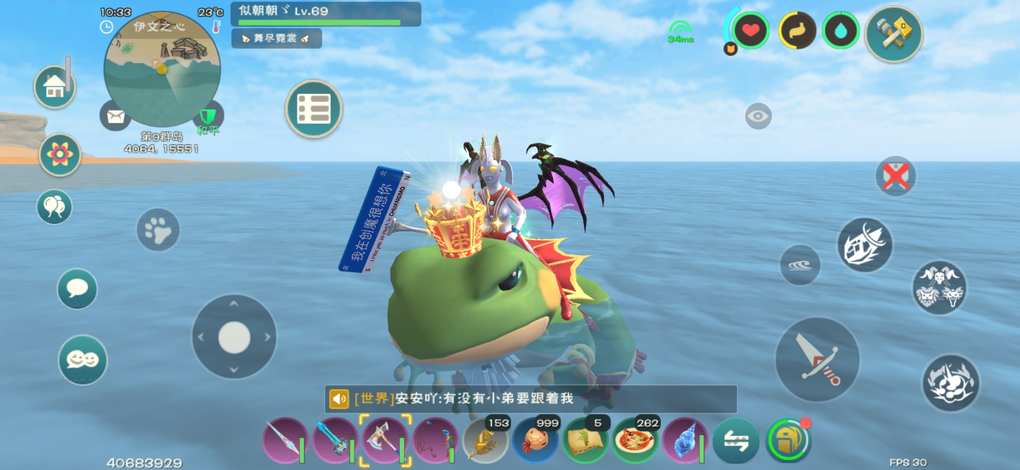Open the flower icon menu
The width and height of the screenshot is (1020, 470).
pos(60,154)
